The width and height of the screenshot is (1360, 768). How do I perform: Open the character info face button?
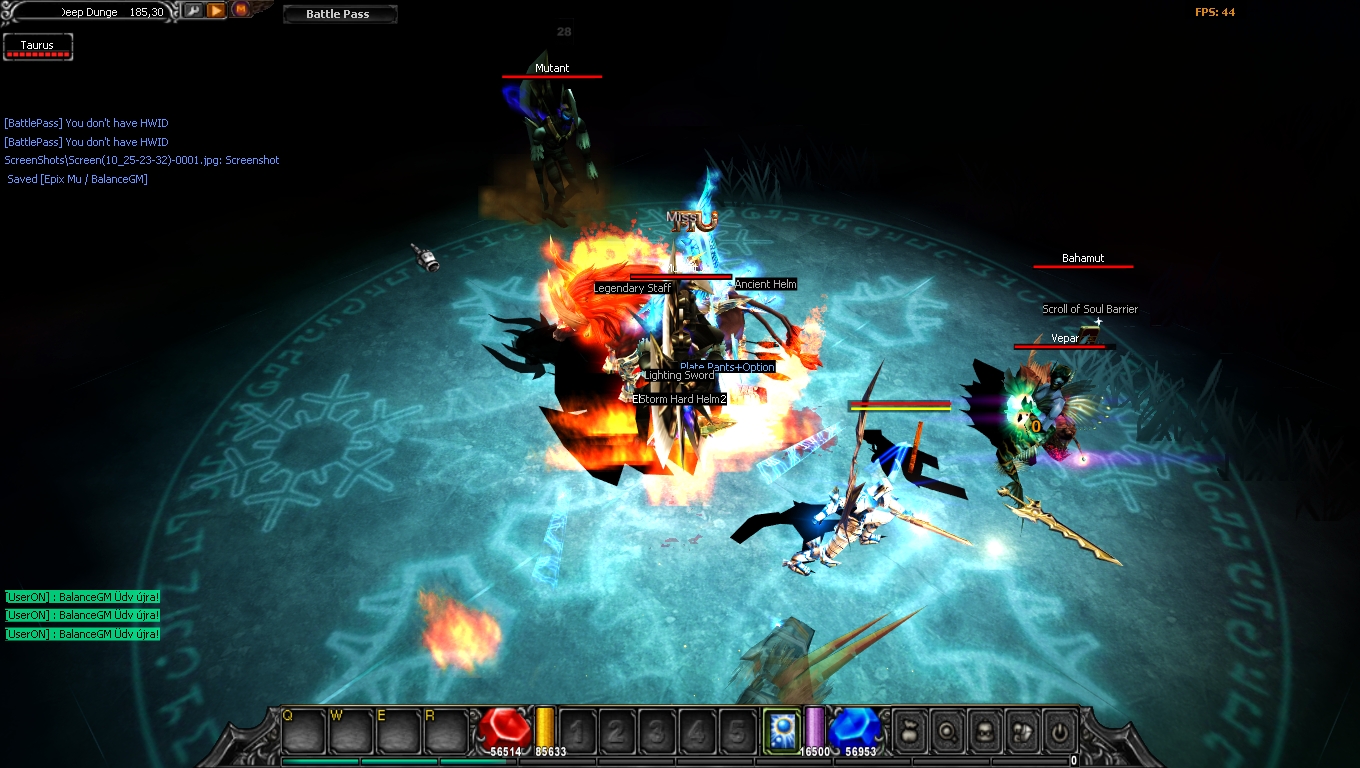[984, 732]
